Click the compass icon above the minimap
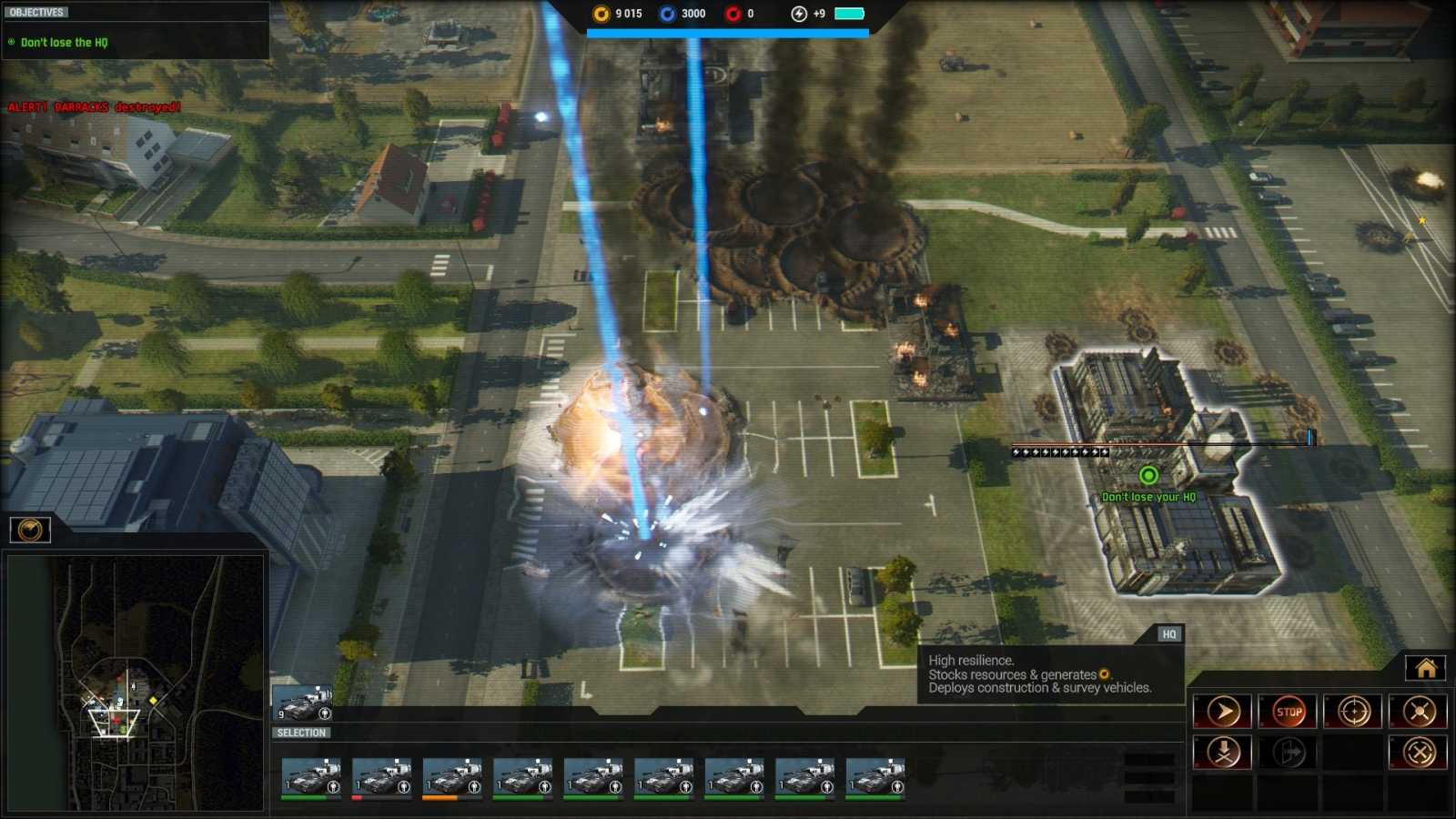Screen dimensions: 1456x819 coord(31,531)
